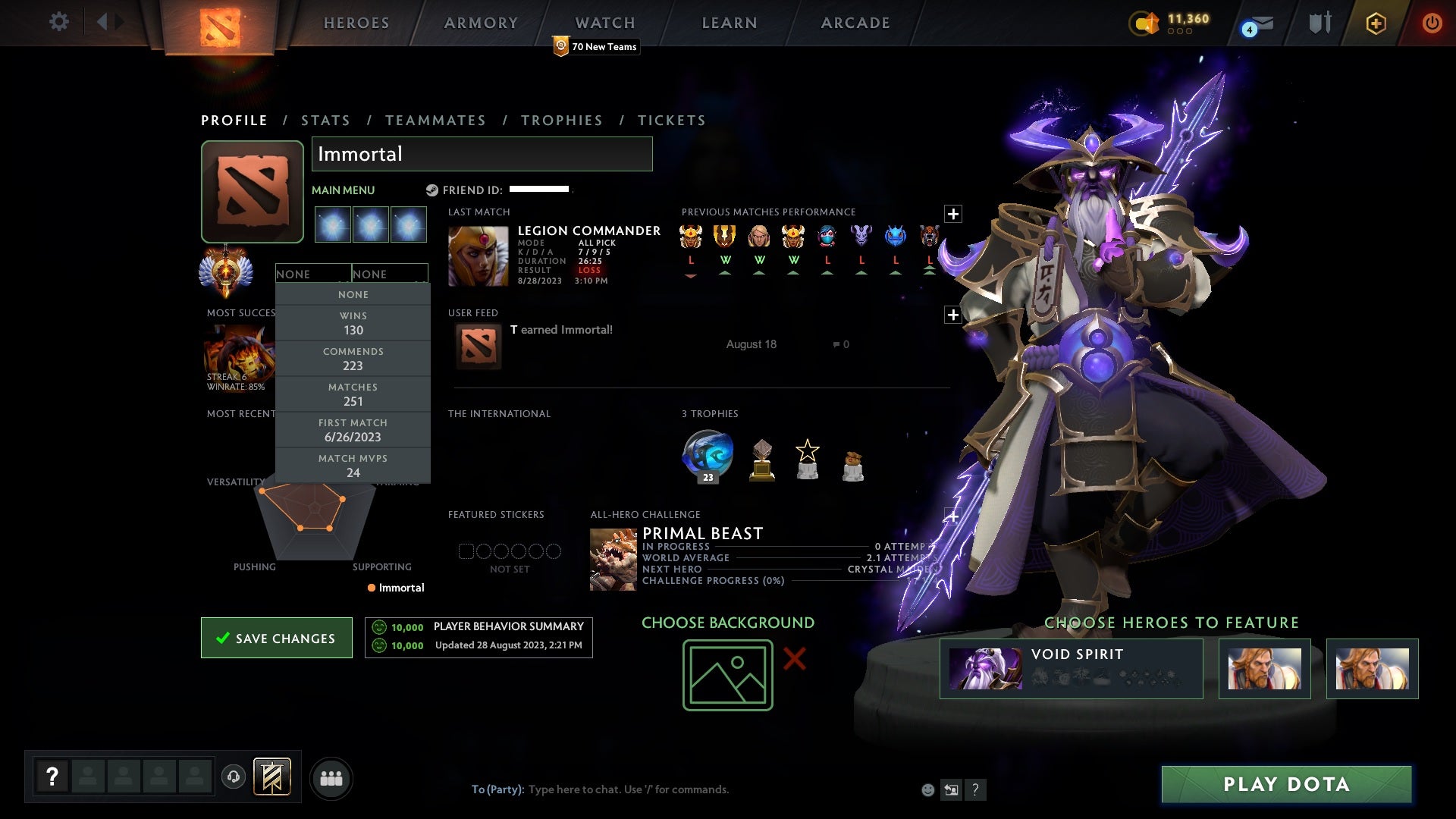The image size is (1456, 819).
Task: Go to the Watch section
Action: [x=604, y=23]
